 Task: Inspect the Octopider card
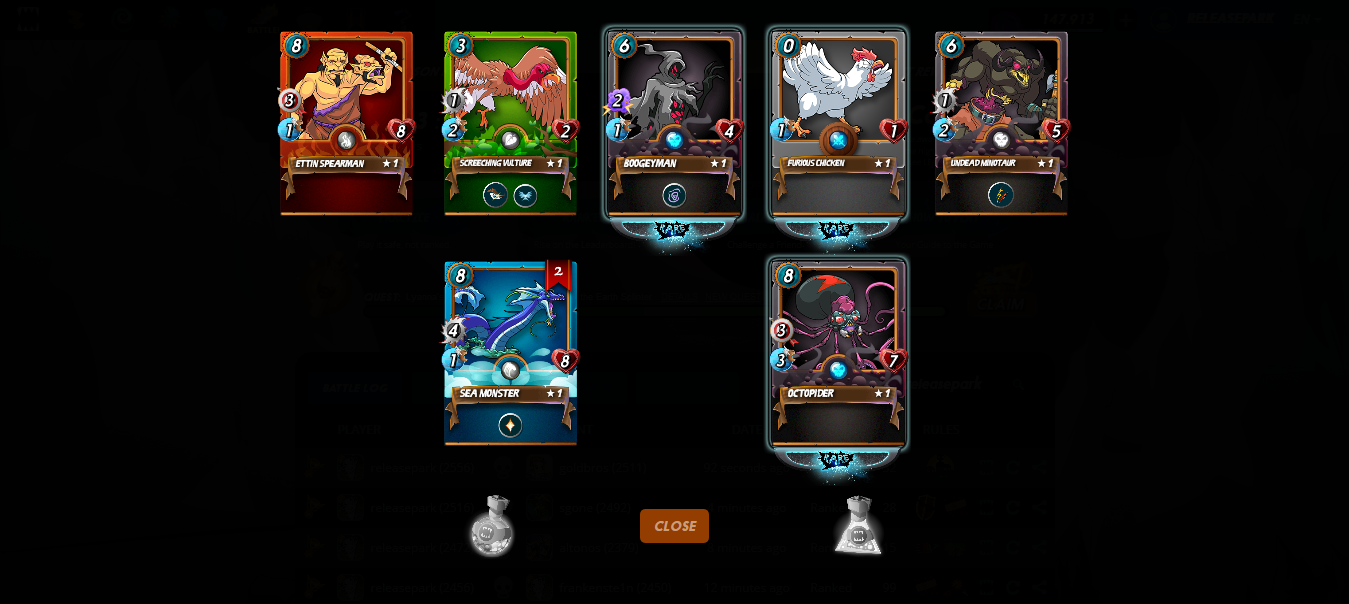coord(838,352)
